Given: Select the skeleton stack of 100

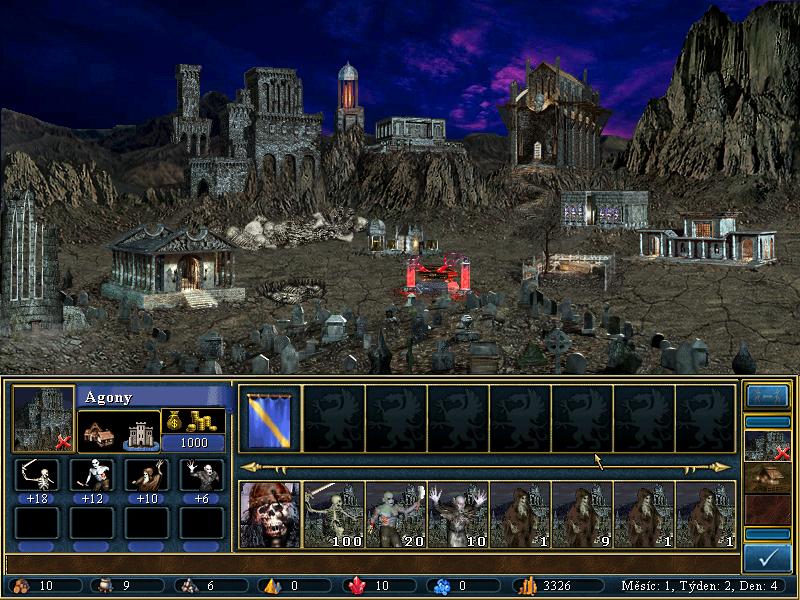Looking at the screenshot, I should (x=334, y=514).
